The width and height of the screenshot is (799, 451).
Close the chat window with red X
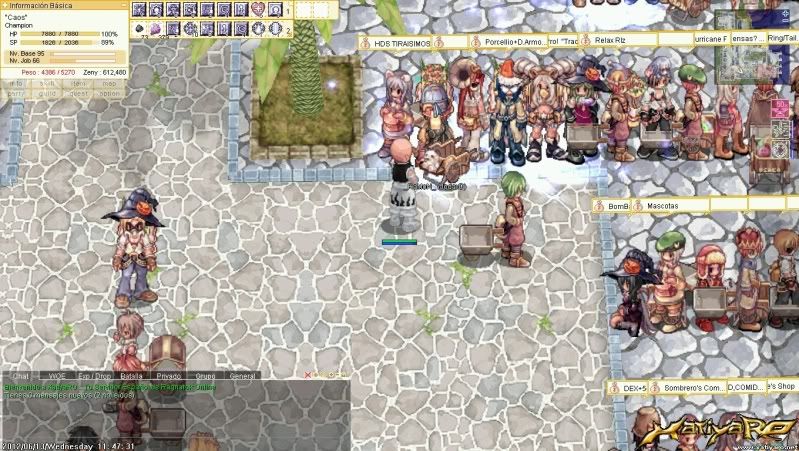(x=308, y=375)
